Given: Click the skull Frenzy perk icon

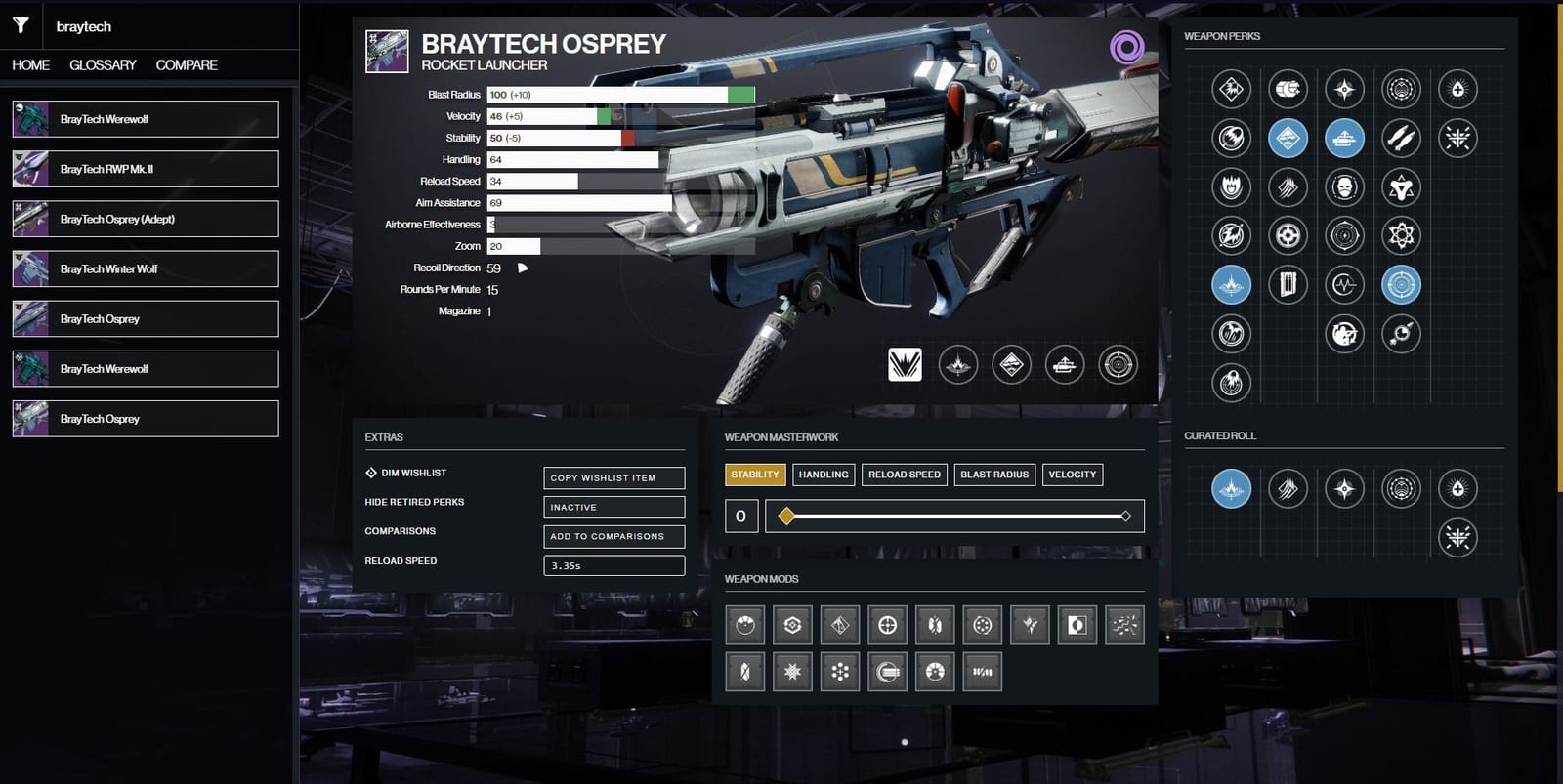Looking at the screenshot, I should tap(1344, 187).
